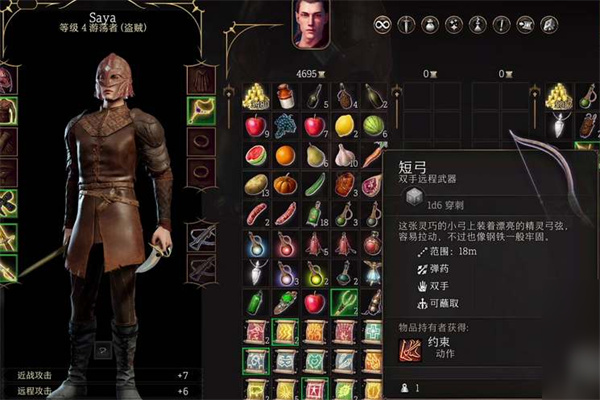
Task: Select the bunch of grapes slot
Action: click(284, 126)
